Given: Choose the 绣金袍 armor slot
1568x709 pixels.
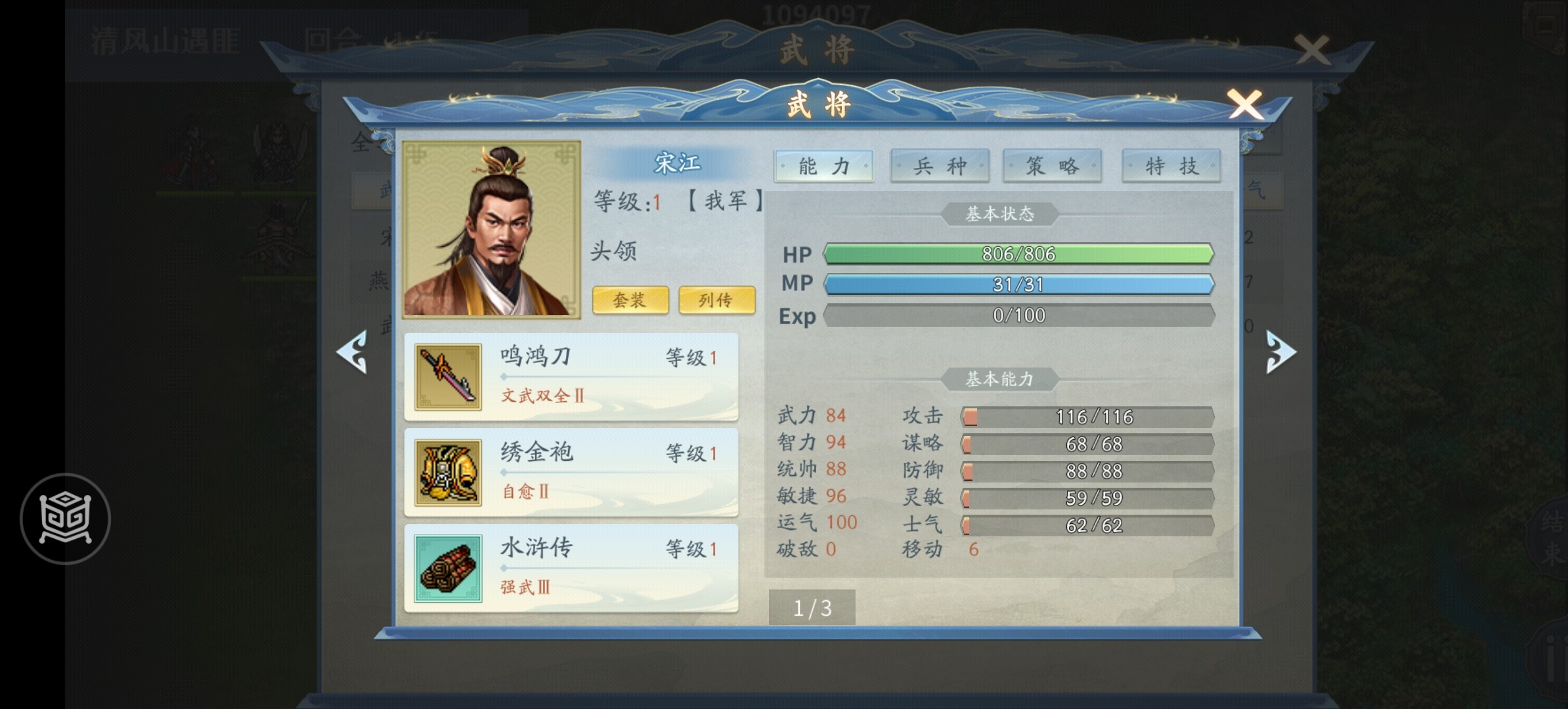Looking at the screenshot, I should coord(571,473).
